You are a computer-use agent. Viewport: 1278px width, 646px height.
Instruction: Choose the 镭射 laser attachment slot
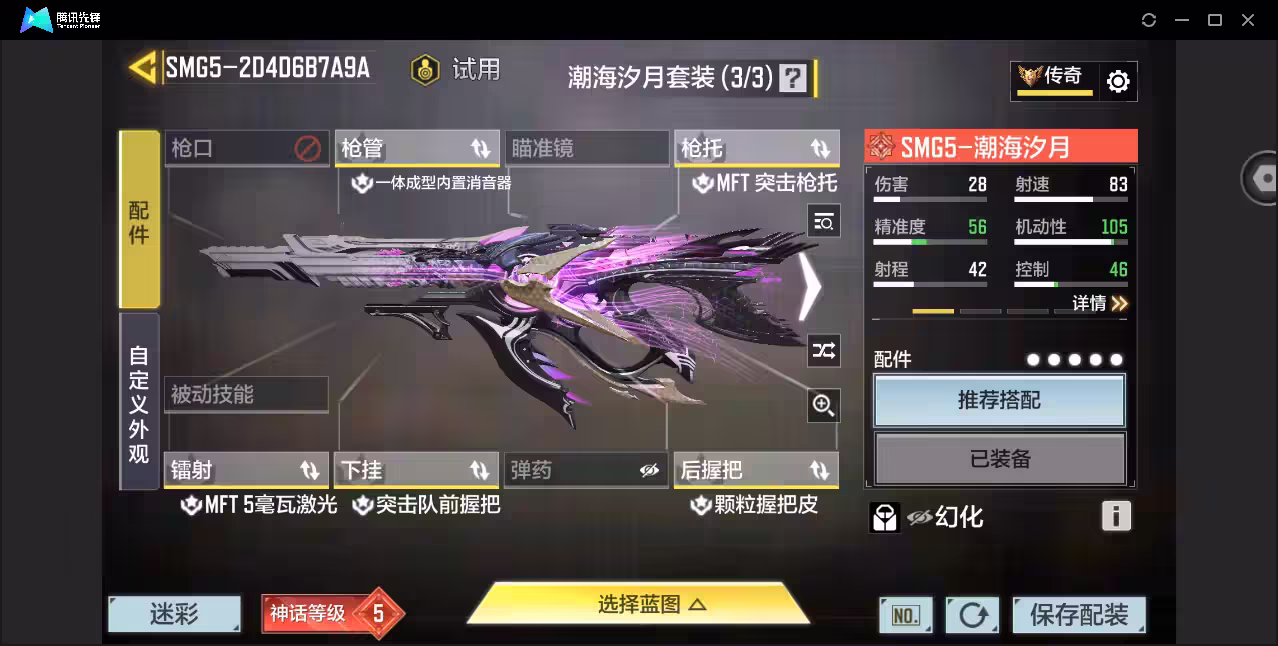[x=246, y=470]
